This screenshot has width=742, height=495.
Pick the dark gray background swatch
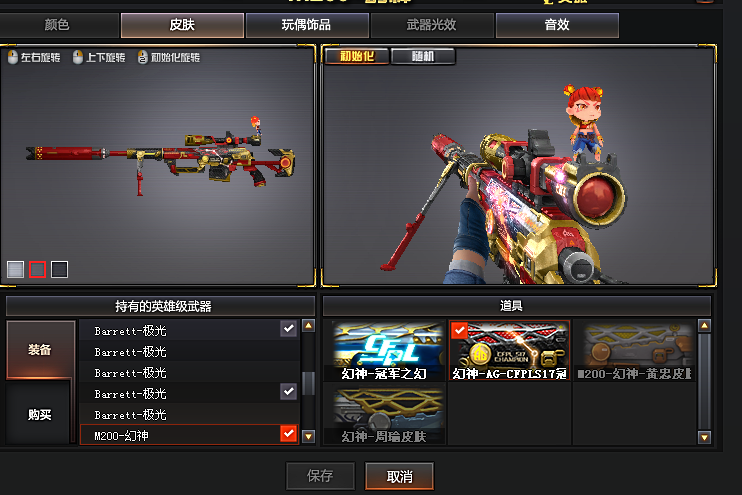(60, 269)
